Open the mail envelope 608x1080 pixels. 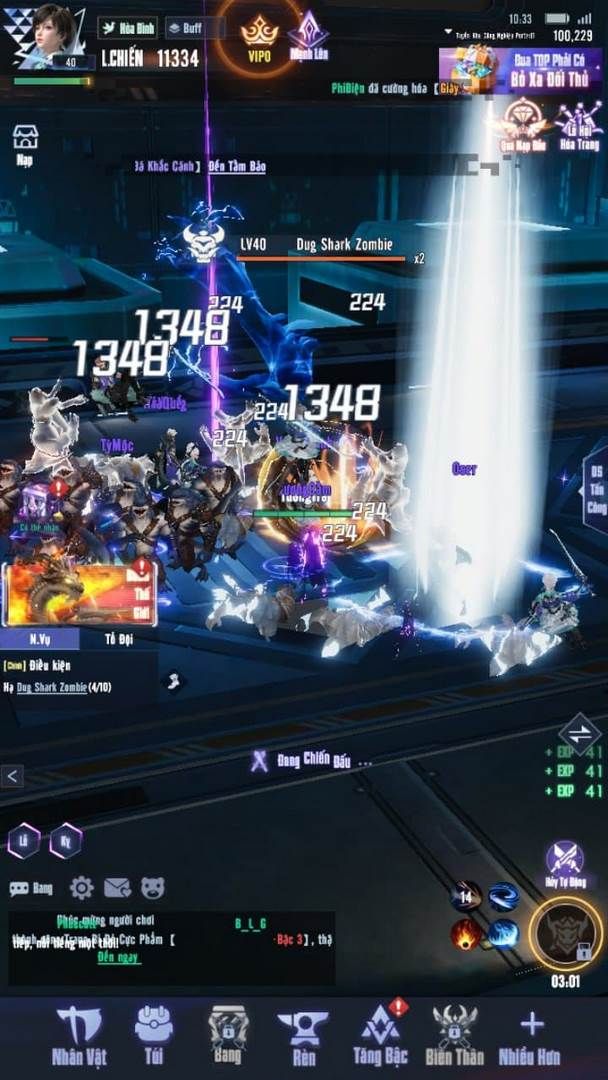coord(117,887)
